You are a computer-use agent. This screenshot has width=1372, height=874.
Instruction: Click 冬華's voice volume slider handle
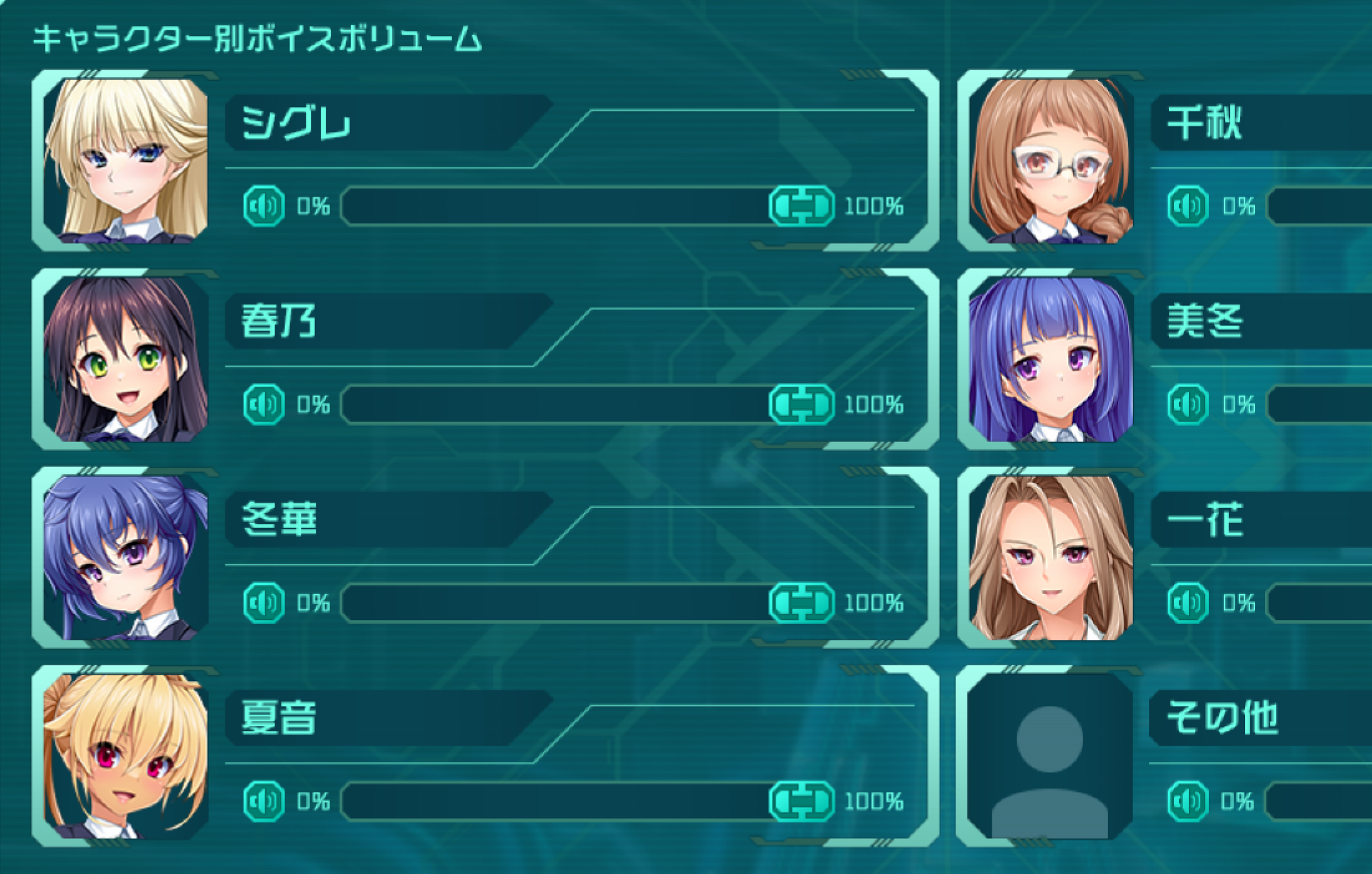coord(801,603)
